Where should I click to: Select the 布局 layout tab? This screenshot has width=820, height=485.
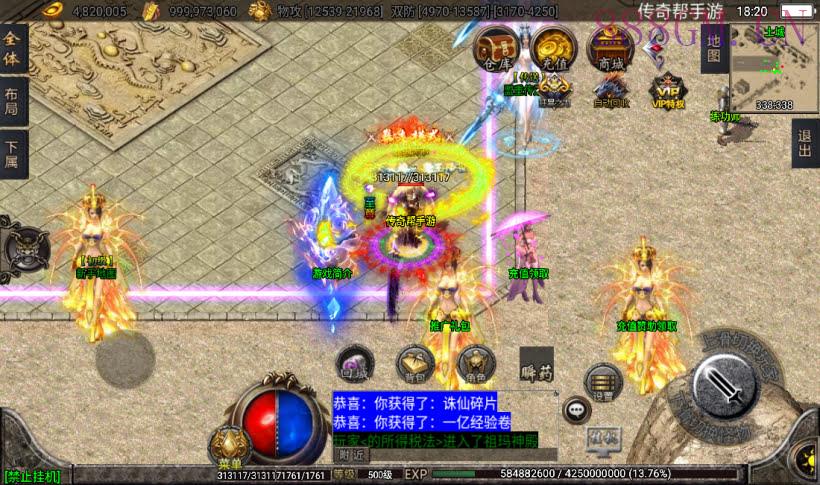click(x=12, y=102)
